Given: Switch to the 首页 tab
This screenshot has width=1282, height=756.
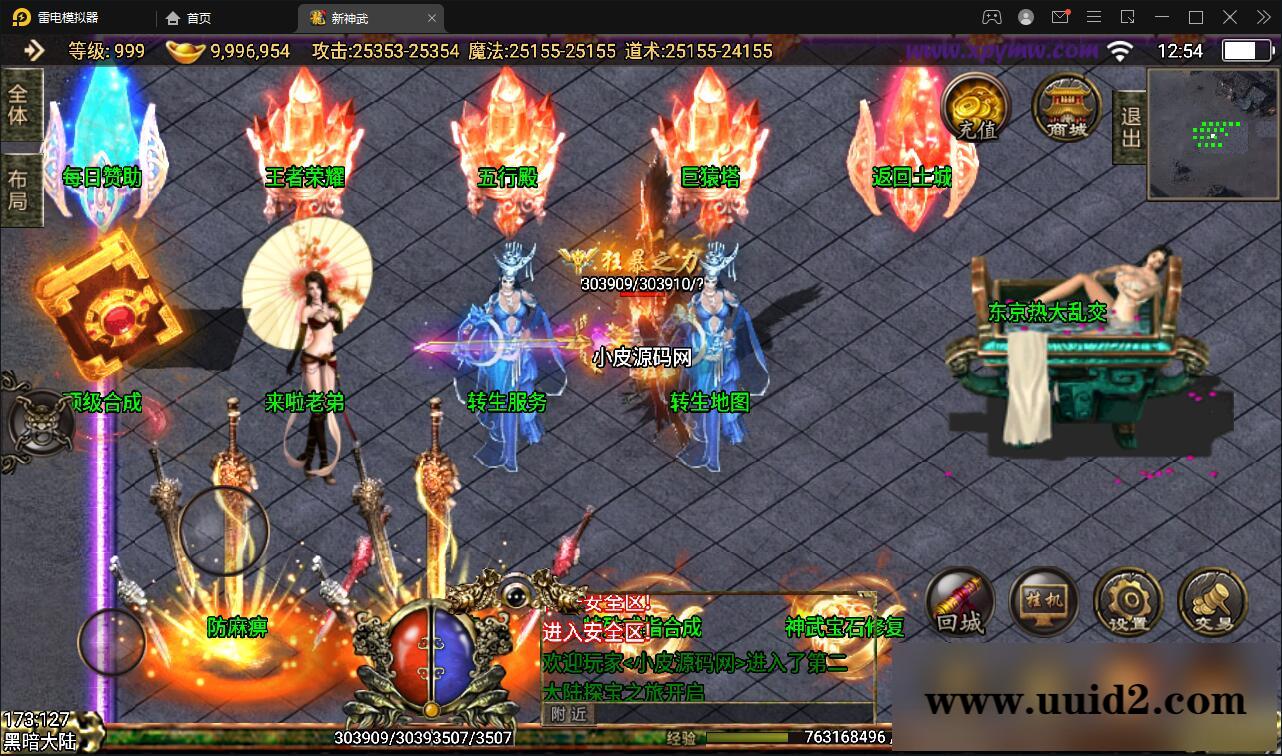Looking at the screenshot, I should pos(190,17).
